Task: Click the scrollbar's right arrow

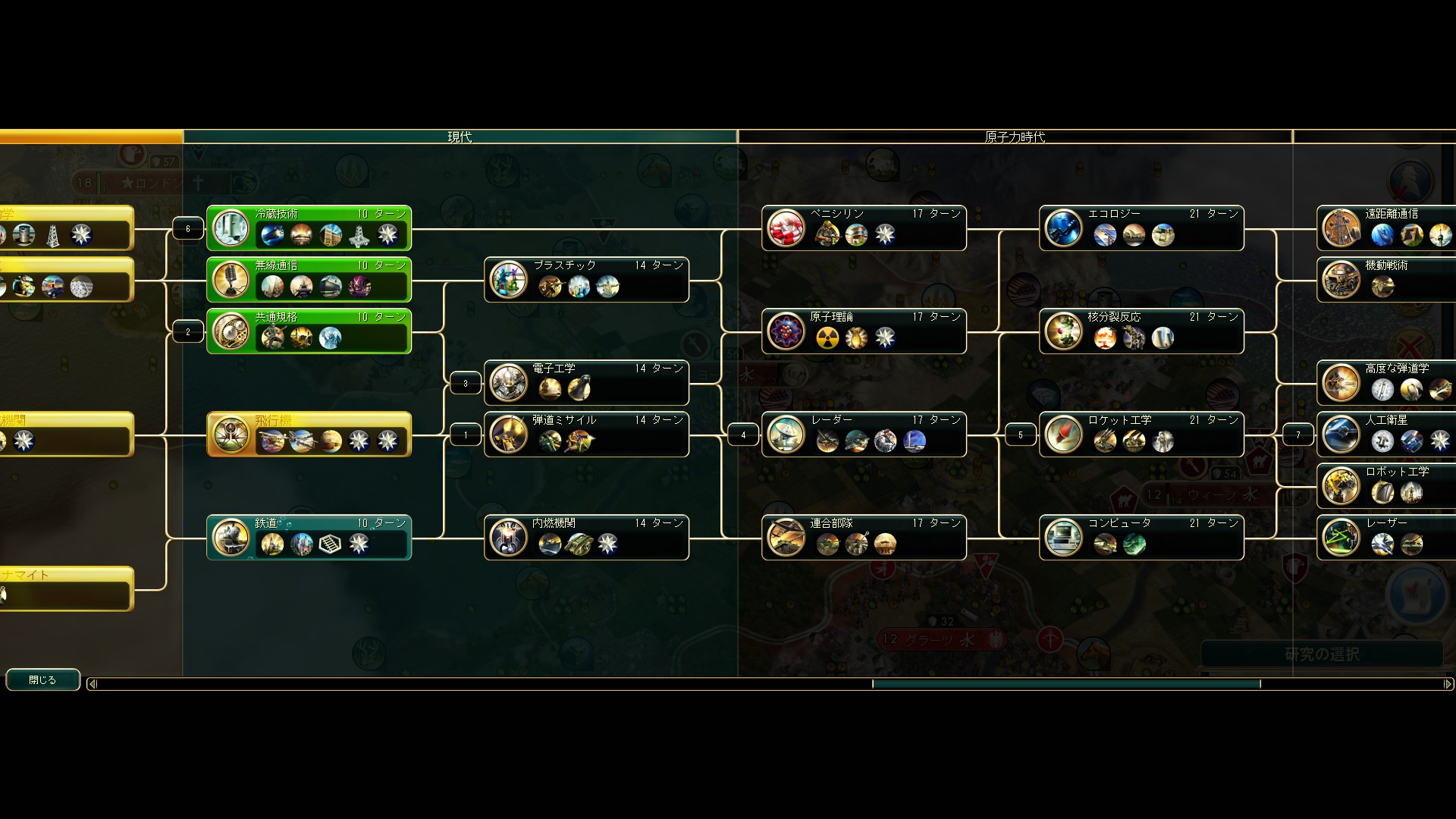Action: [1448, 684]
